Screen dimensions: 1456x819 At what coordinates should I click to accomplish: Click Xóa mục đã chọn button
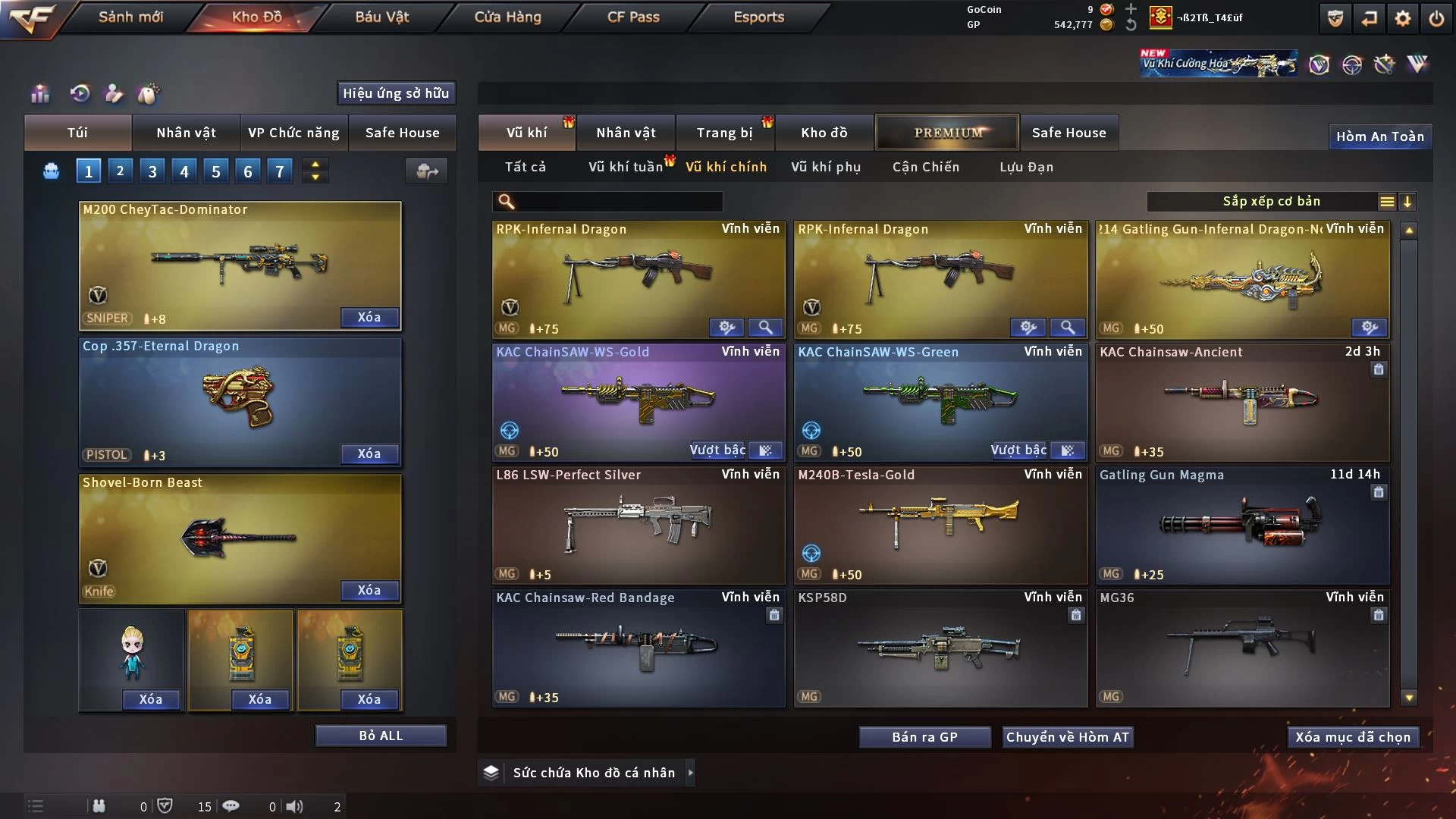[1353, 737]
